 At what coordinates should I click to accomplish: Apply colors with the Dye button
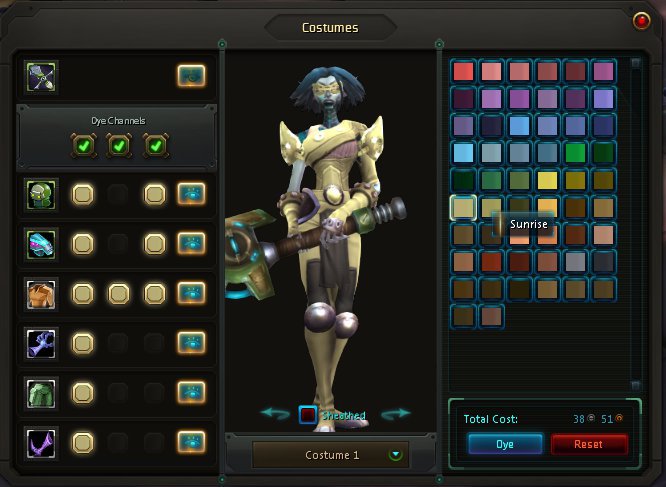(x=504, y=444)
